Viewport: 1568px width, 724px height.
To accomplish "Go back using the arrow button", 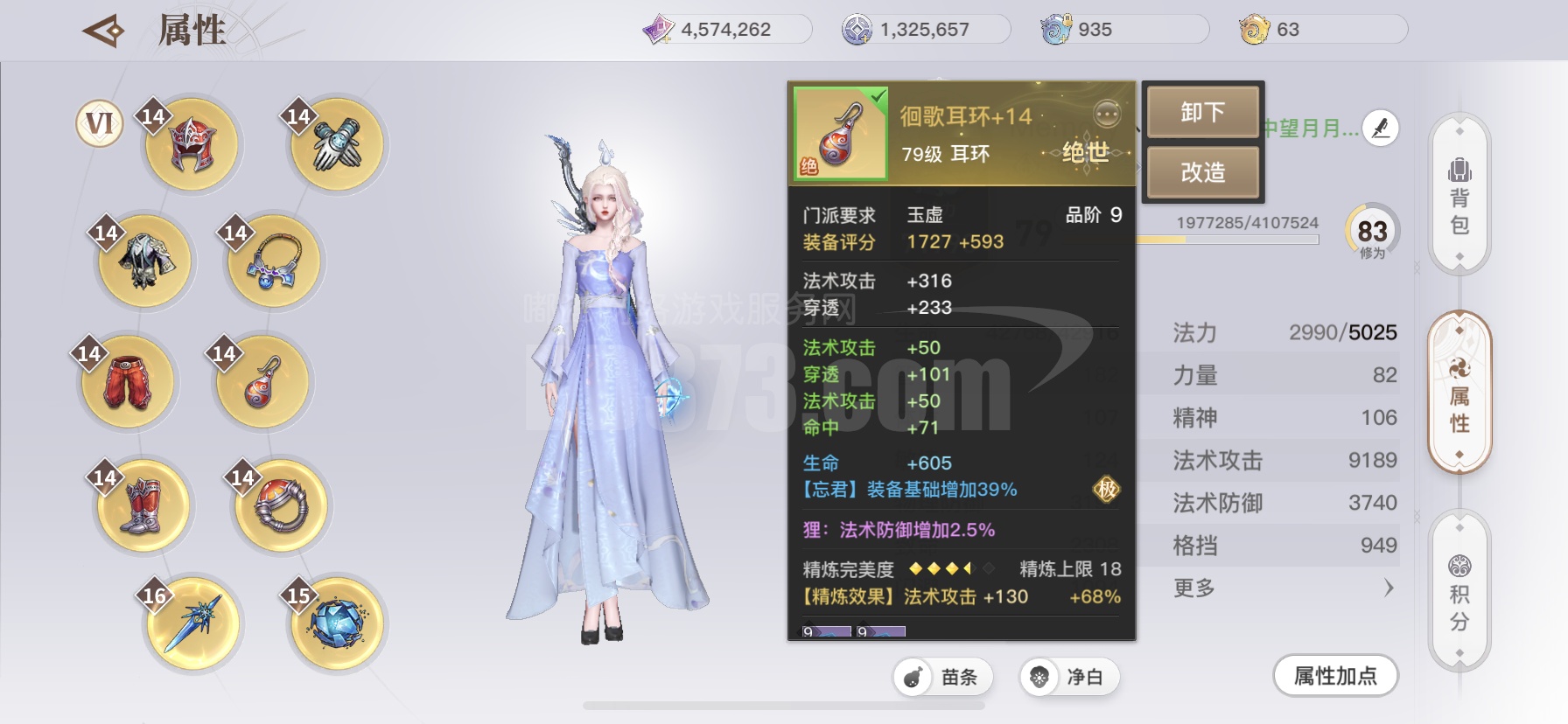I will point(103,31).
